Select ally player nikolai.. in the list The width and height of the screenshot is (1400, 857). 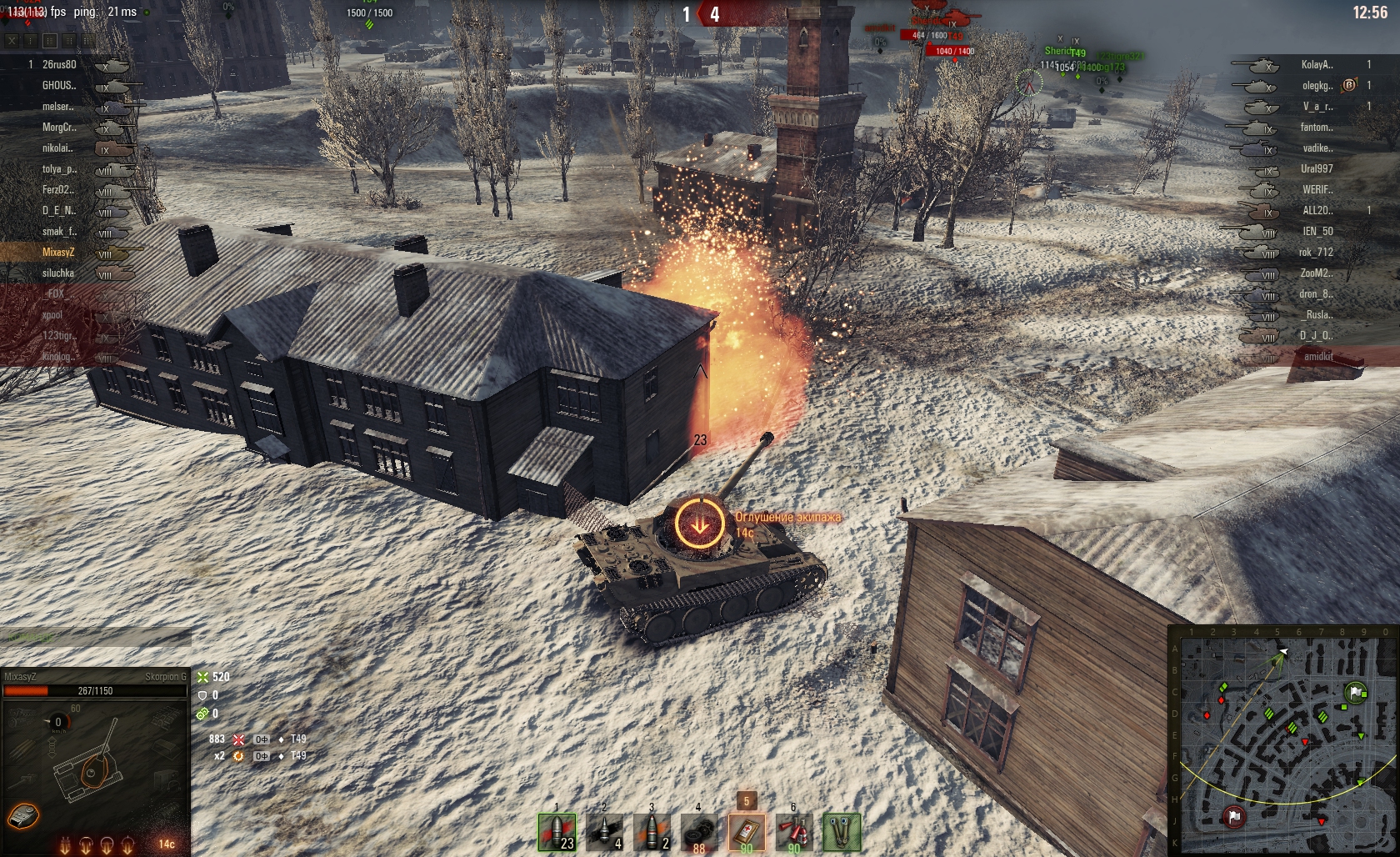pos(57,148)
